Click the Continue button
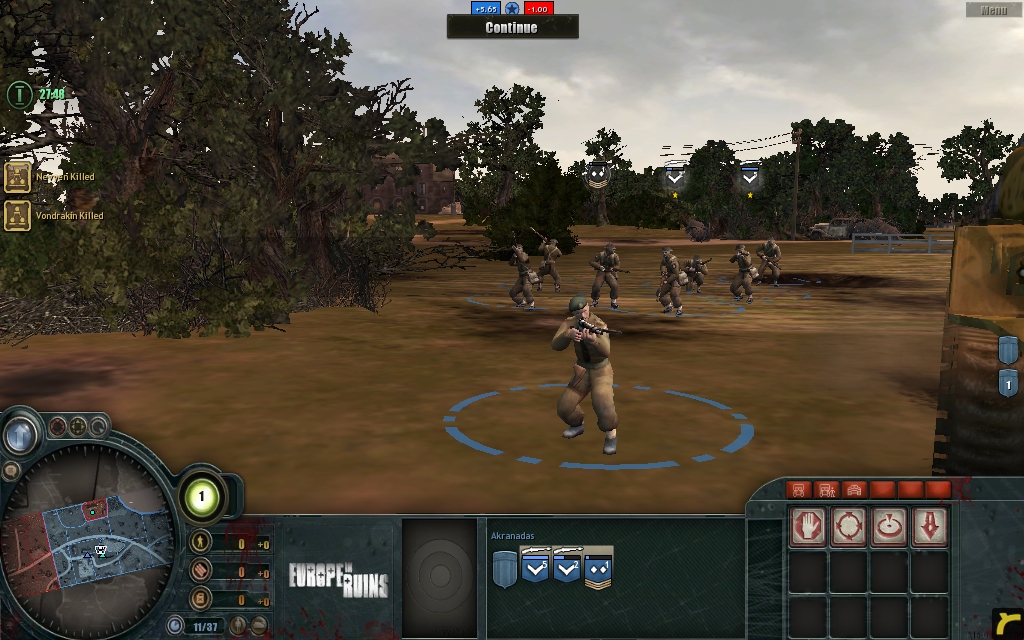Viewport: 1024px width, 640px height. pyautogui.click(x=512, y=27)
